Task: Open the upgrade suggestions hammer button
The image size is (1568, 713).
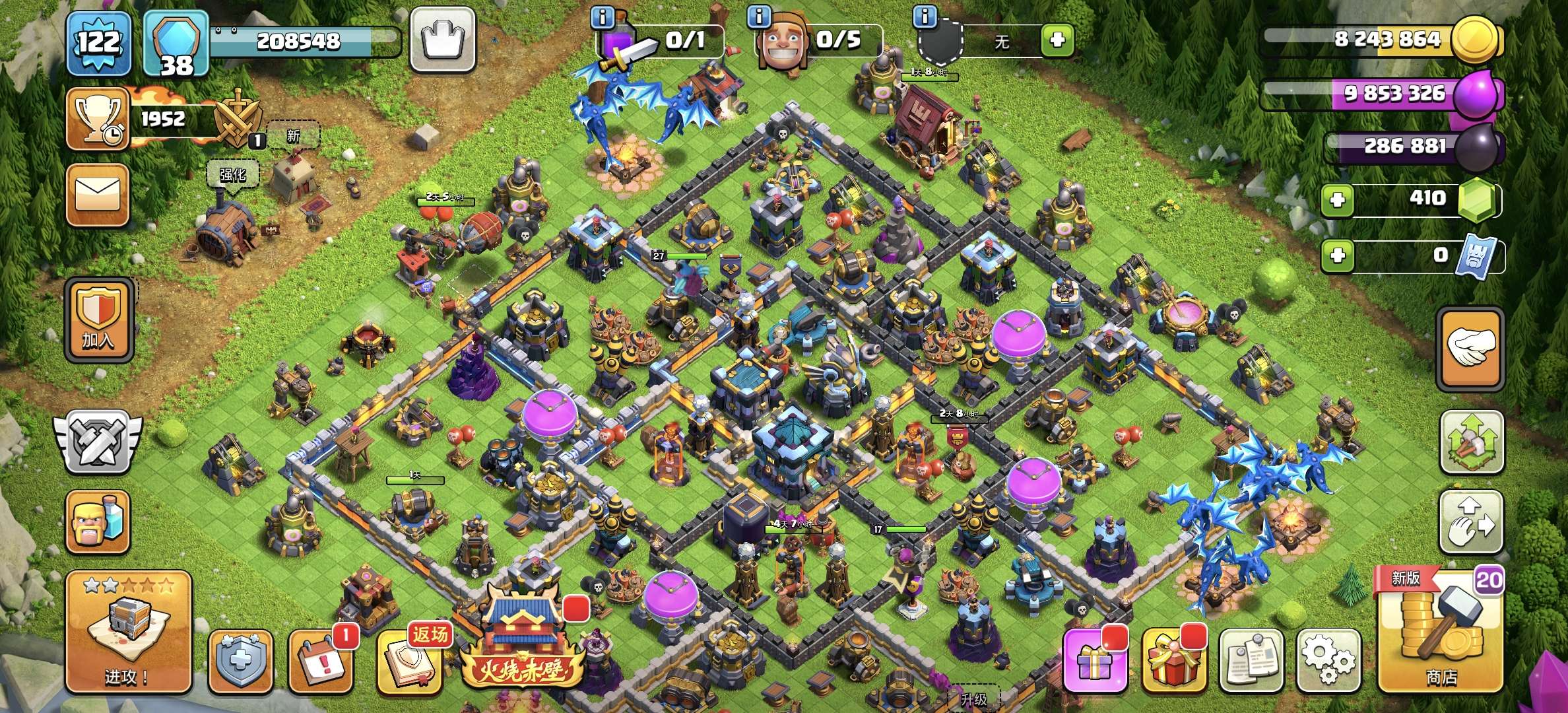Action: point(1470,442)
